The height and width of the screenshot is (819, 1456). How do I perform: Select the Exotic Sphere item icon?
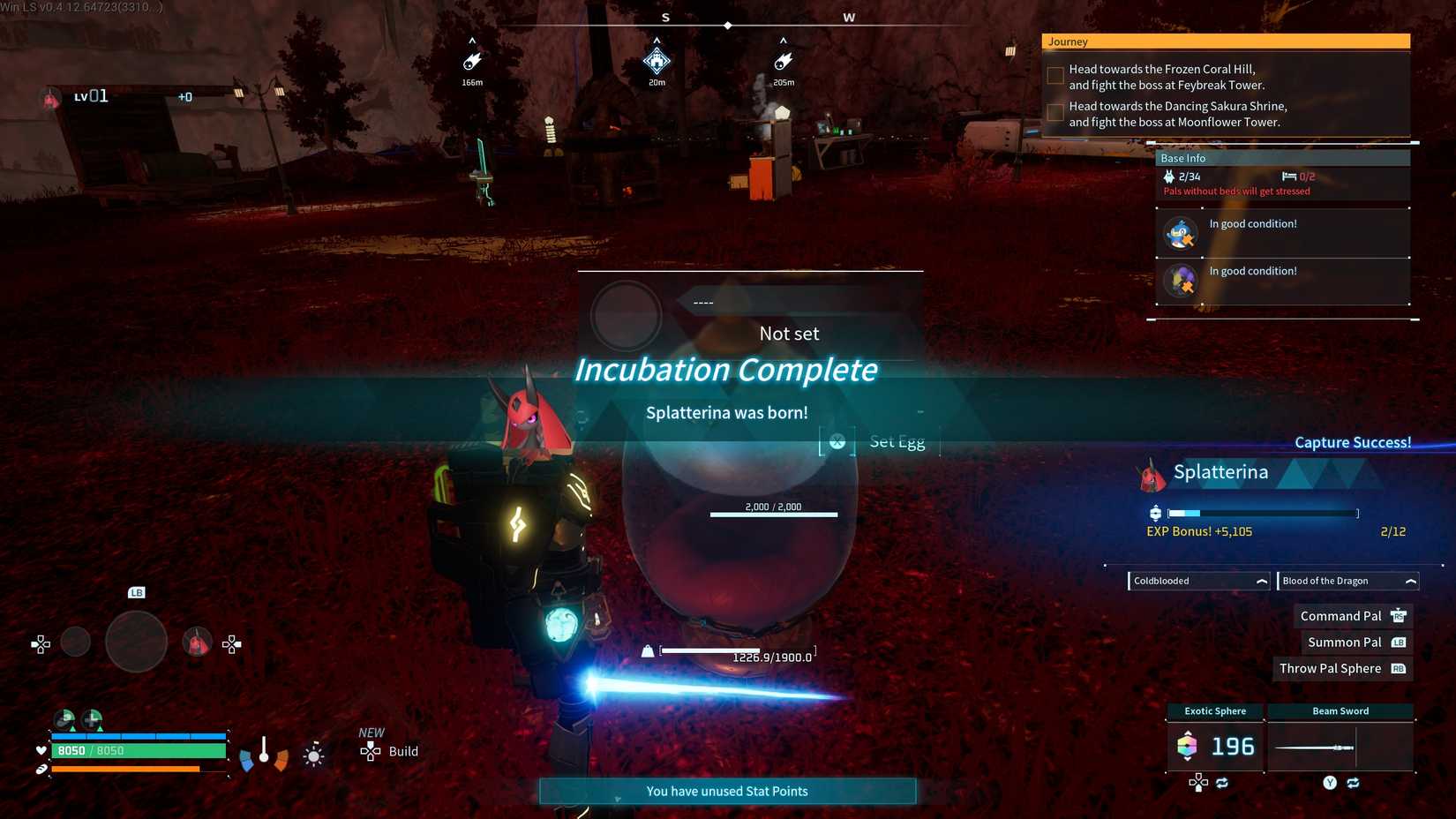click(1189, 747)
